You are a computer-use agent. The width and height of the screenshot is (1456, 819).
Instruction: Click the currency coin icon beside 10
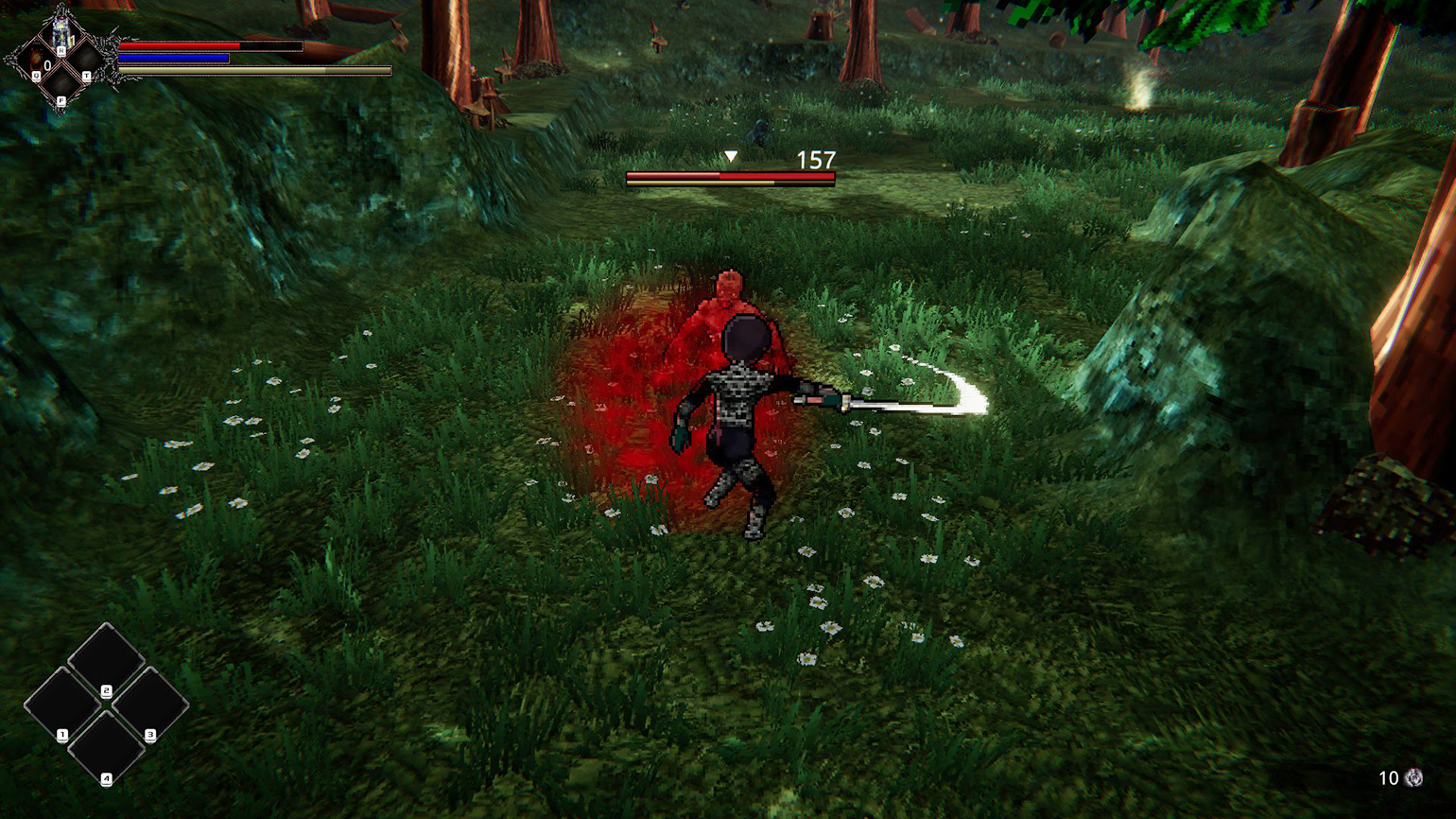1414,777
